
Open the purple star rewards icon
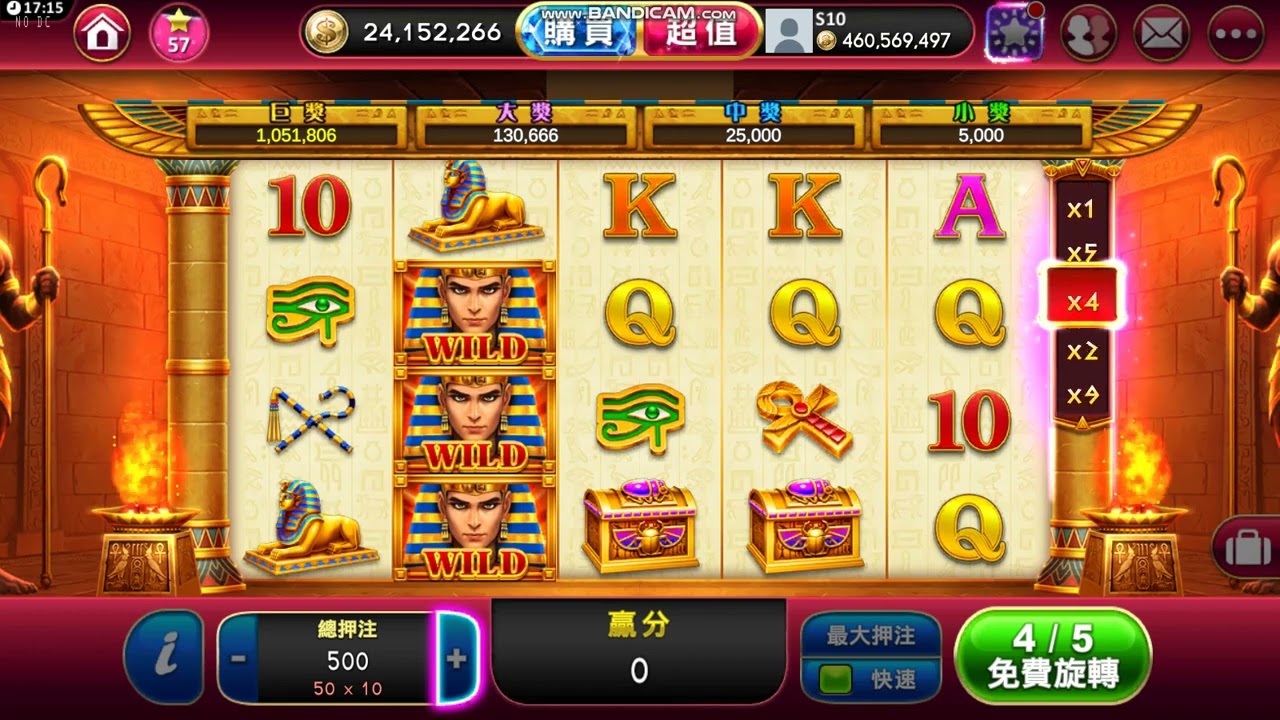1014,33
